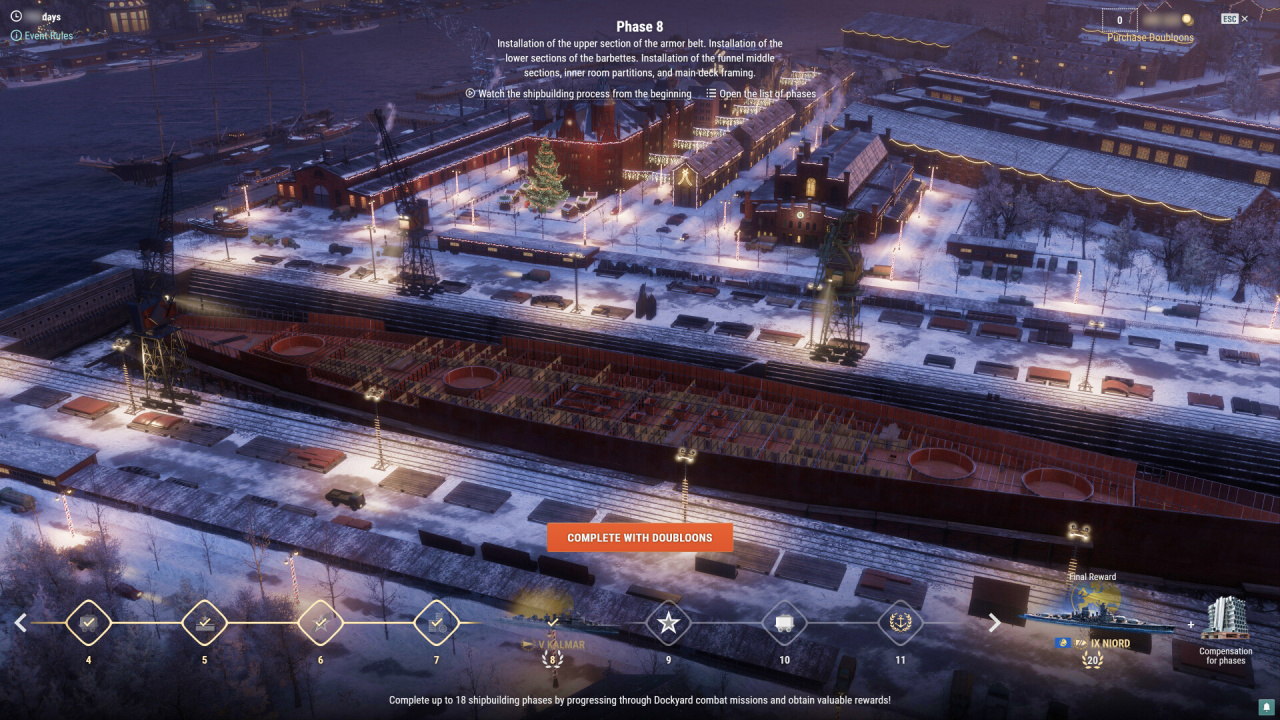
Task: Click the Complete with Doubloons button
Action: click(640, 538)
